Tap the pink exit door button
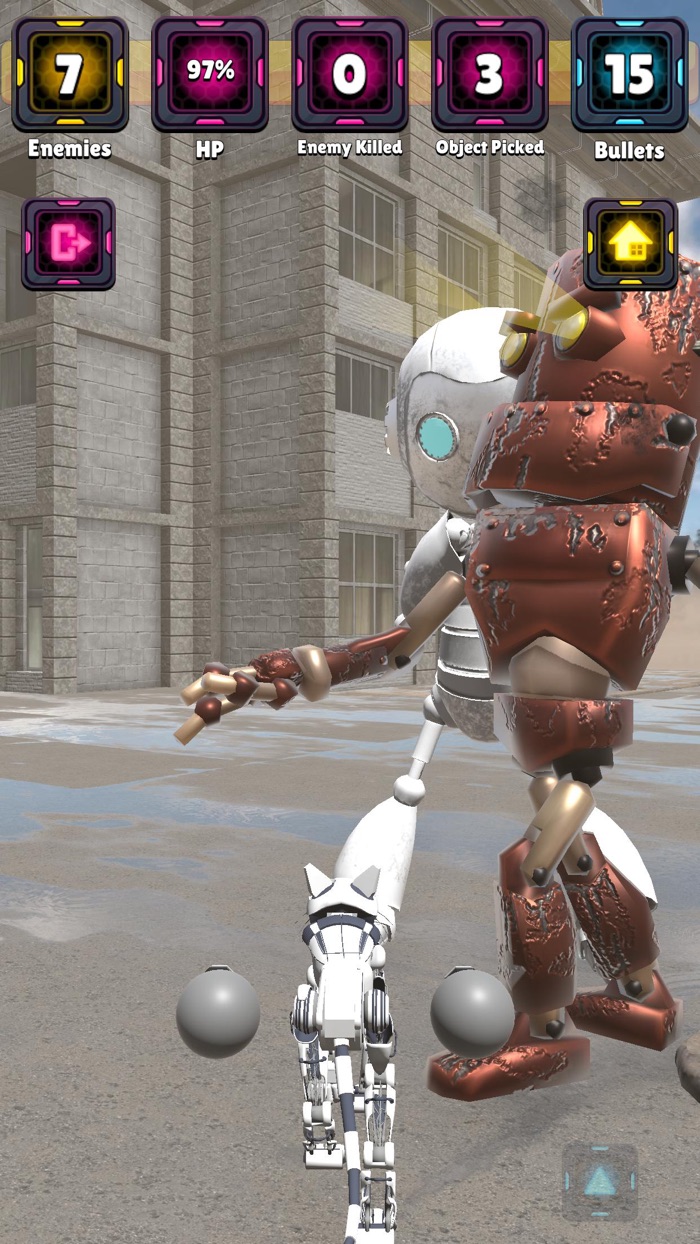The width and height of the screenshot is (700, 1244). [x=69, y=244]
